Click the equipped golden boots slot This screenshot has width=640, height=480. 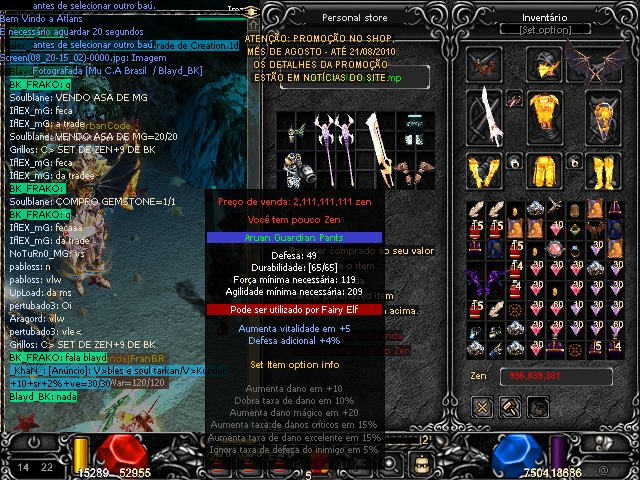point(602,171)
